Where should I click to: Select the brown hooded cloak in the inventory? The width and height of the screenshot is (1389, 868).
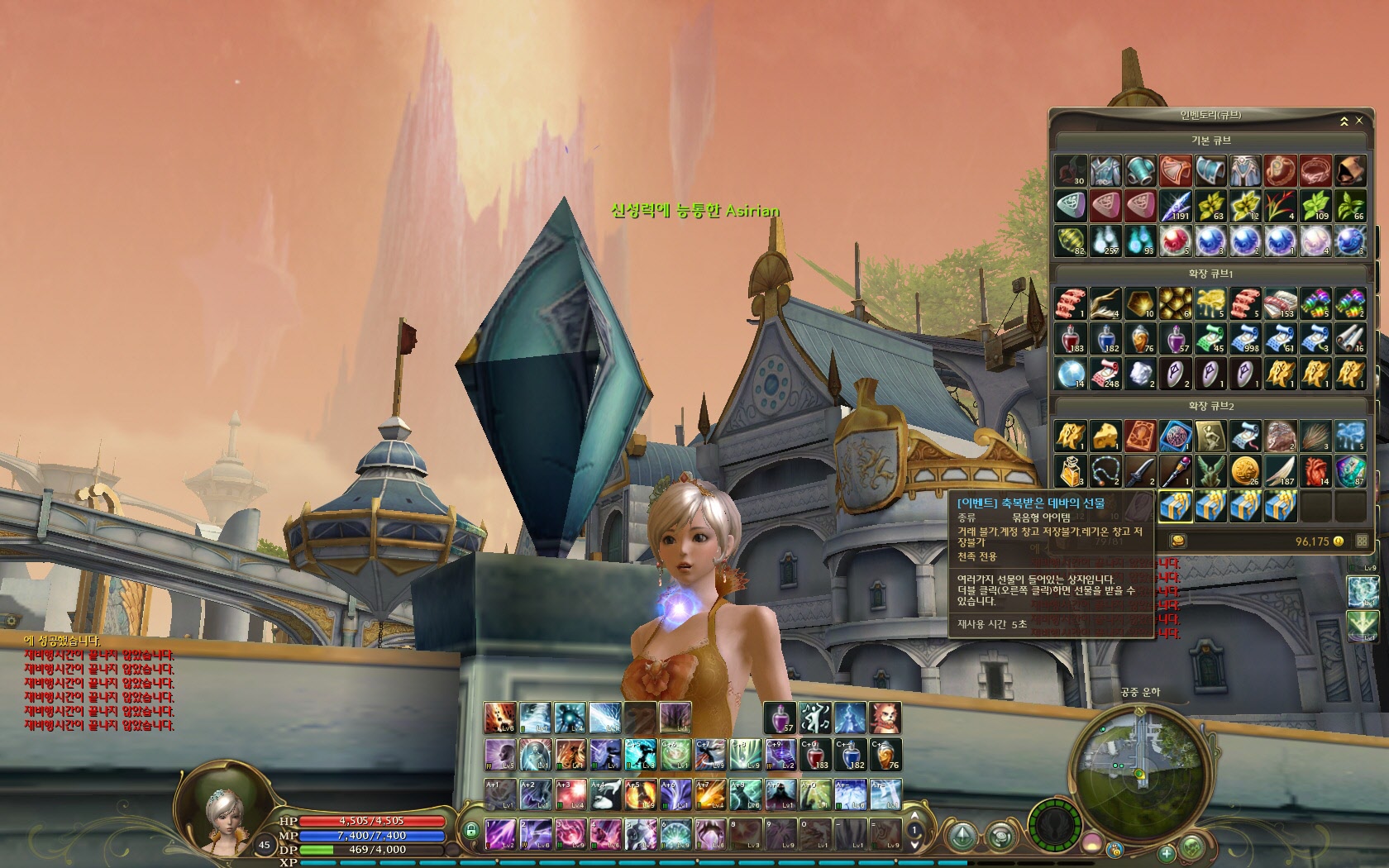(1350, 171)
